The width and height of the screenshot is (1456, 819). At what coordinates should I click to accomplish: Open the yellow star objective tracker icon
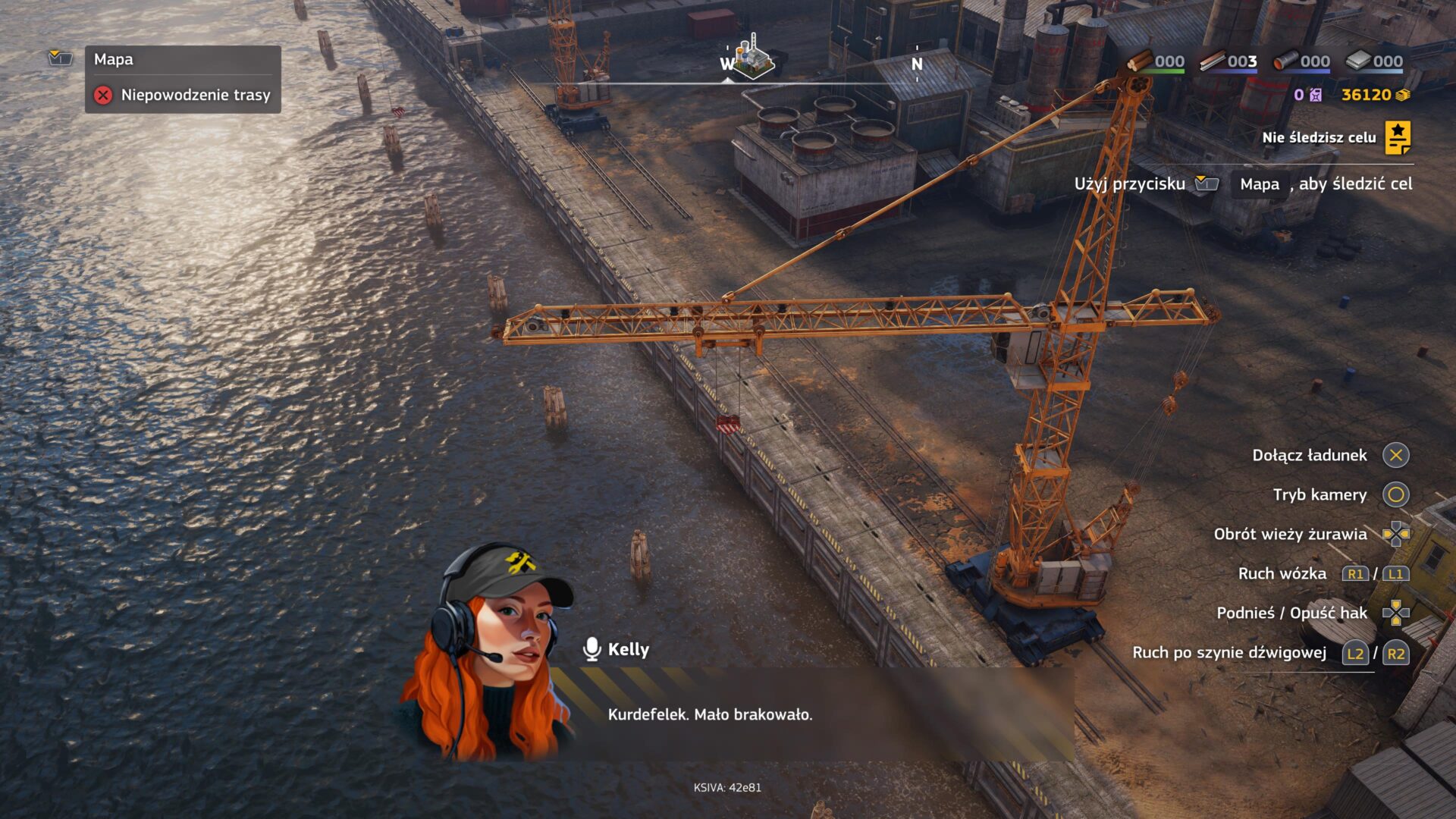[x=1398, y=137]
